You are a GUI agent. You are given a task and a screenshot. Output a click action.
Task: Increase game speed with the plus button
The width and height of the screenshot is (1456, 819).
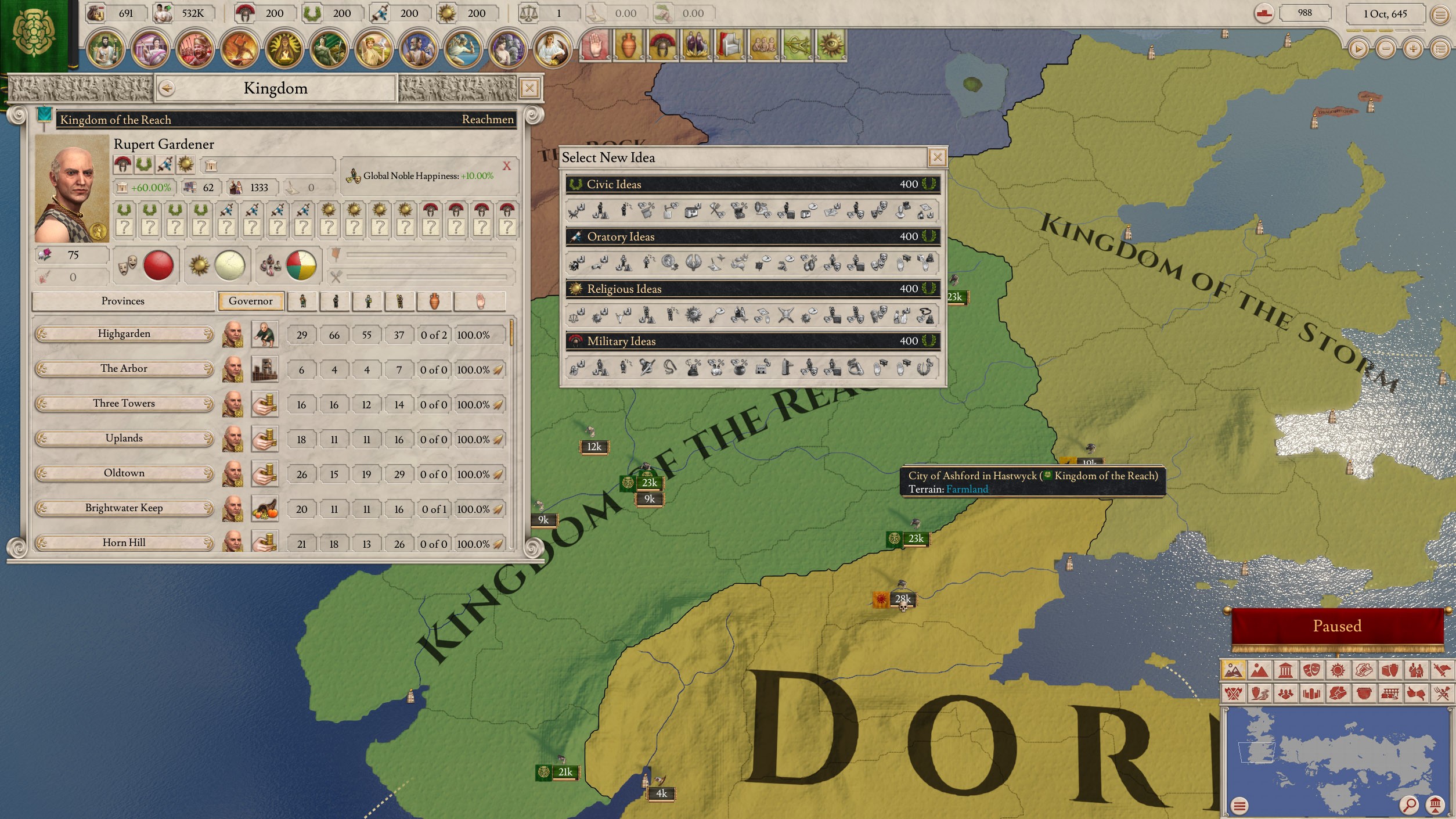pyautogui.click(x=1412, y=49)
